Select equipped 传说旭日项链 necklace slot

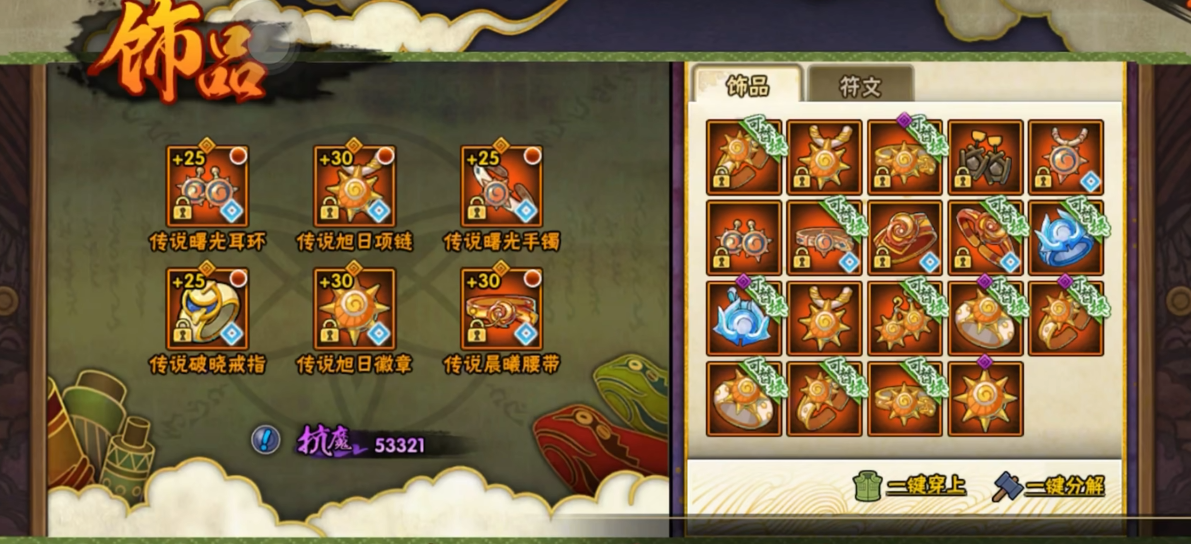tap(354, 186)
